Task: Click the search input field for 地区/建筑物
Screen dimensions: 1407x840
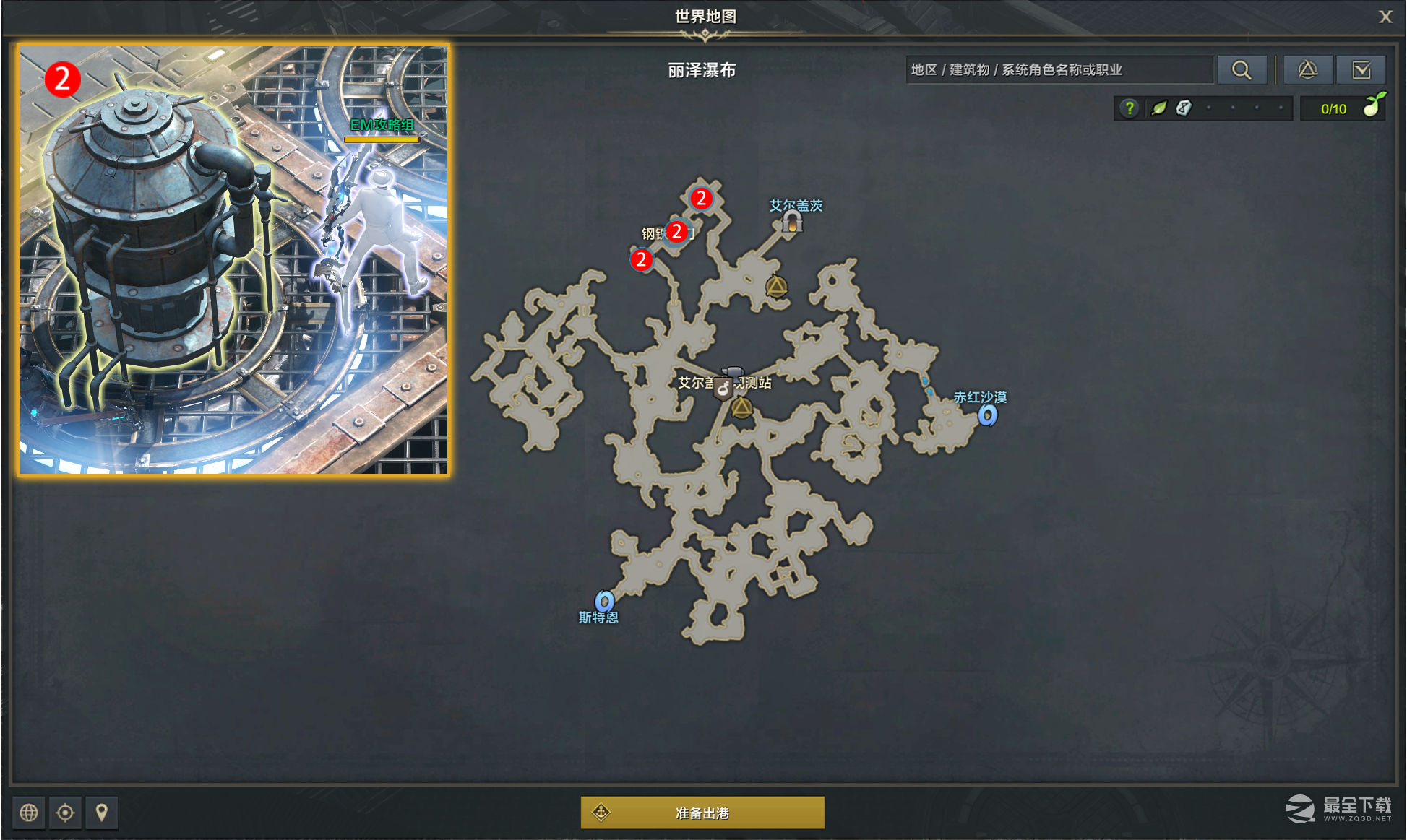Action: (x=1059, y=69)
